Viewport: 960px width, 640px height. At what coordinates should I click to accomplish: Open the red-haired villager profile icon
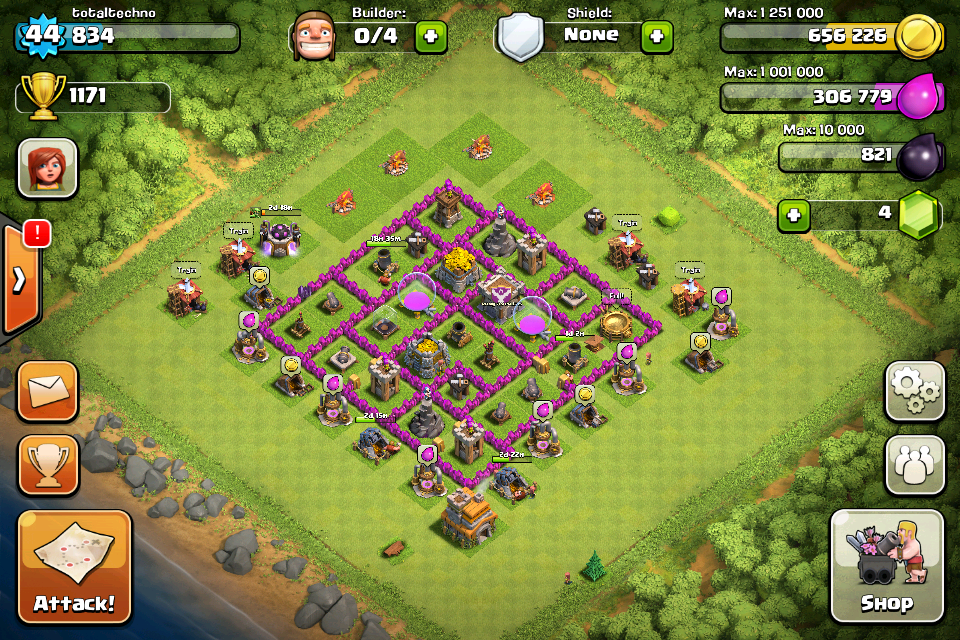tap(47, 167)
